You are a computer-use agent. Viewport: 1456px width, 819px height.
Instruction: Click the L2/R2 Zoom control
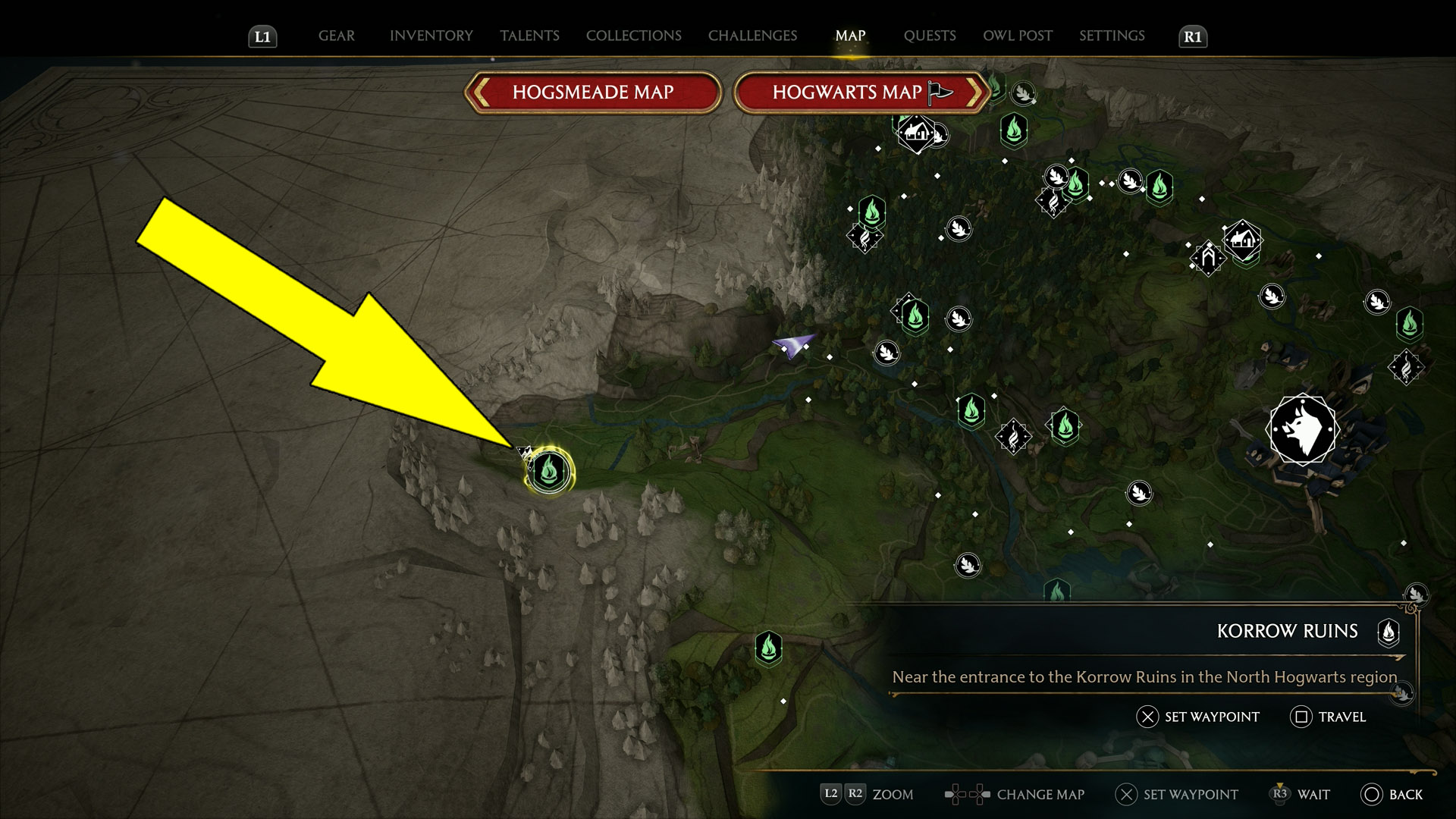pos(843,795)
